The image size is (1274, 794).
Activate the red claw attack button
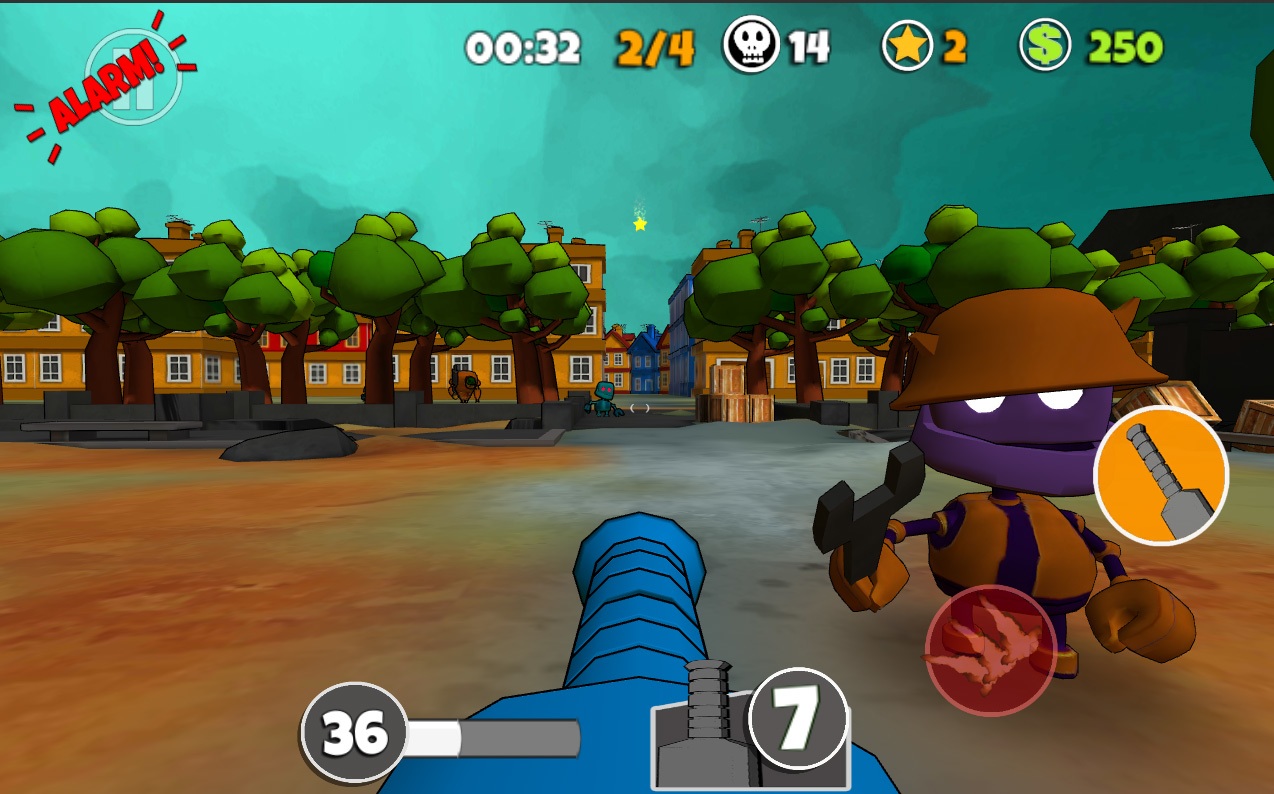click(990, 650)
